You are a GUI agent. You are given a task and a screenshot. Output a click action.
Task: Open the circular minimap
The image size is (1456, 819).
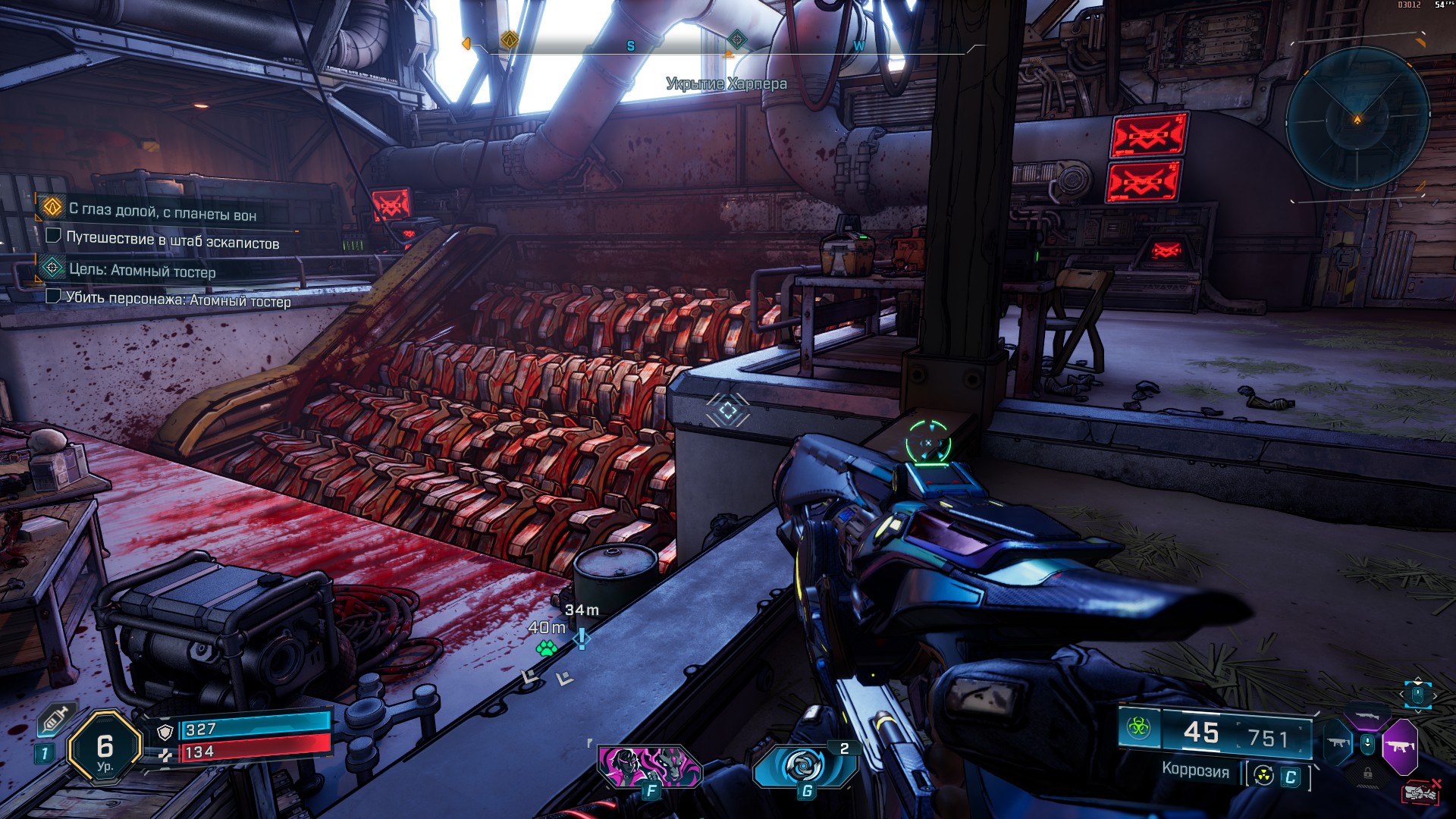coord(1357,119)
